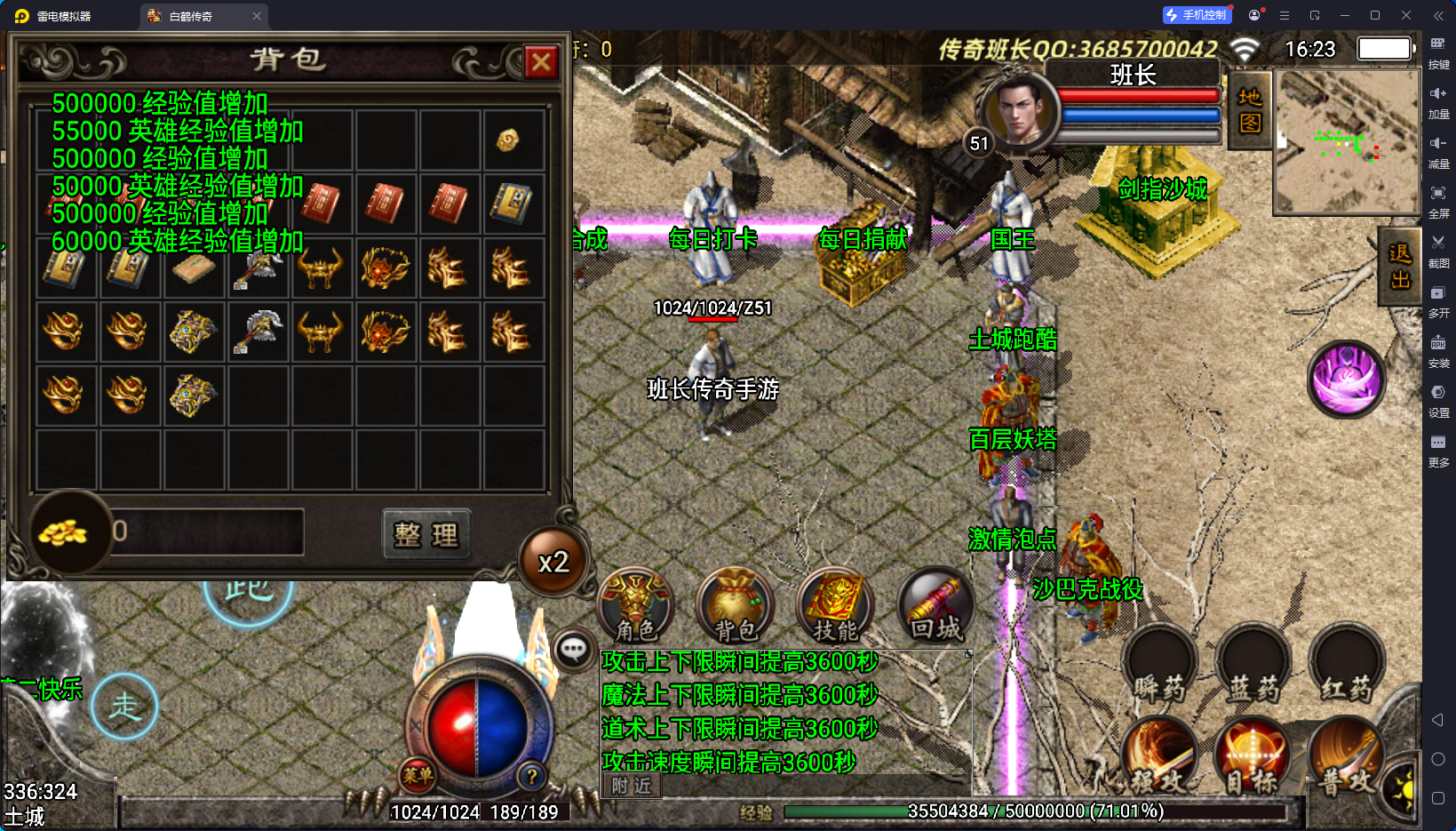Tap the 退出 exit button
The image size is (1456, 831).
coord(1400,267)
